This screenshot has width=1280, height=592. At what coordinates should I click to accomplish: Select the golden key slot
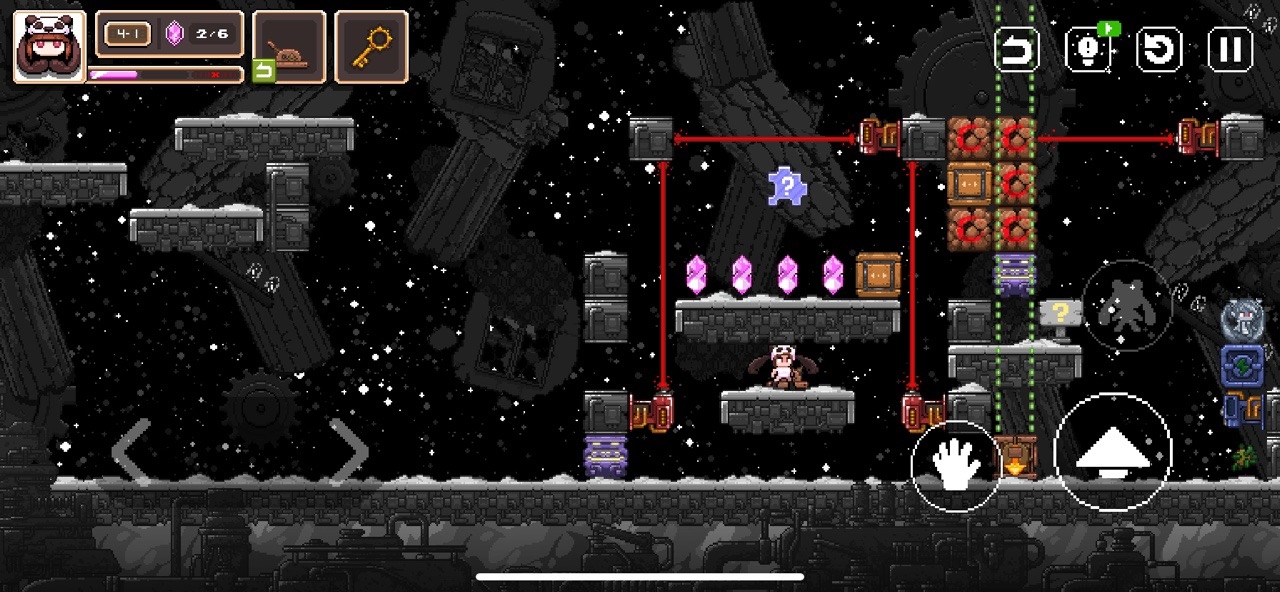click(x=371, y=46)
